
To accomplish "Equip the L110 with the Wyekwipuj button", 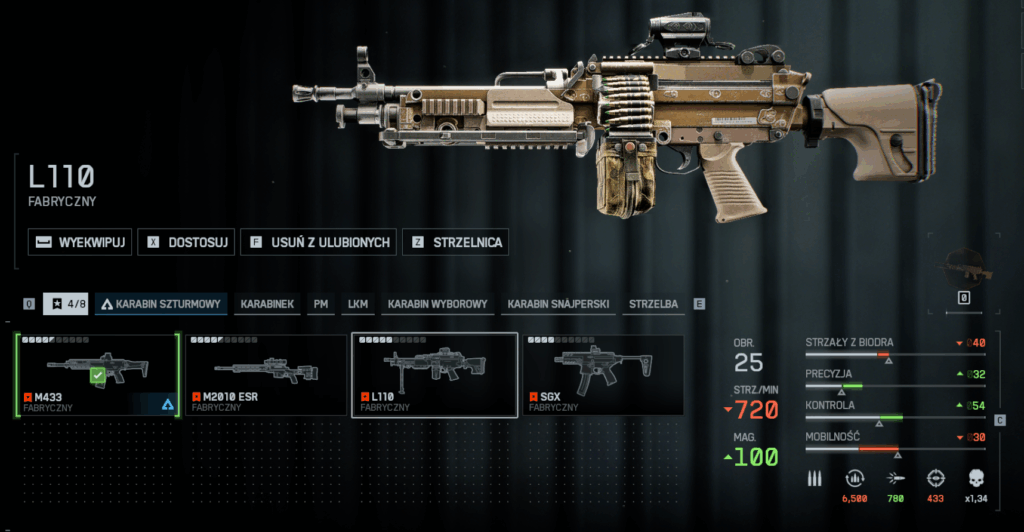I will tap(80, 242).
